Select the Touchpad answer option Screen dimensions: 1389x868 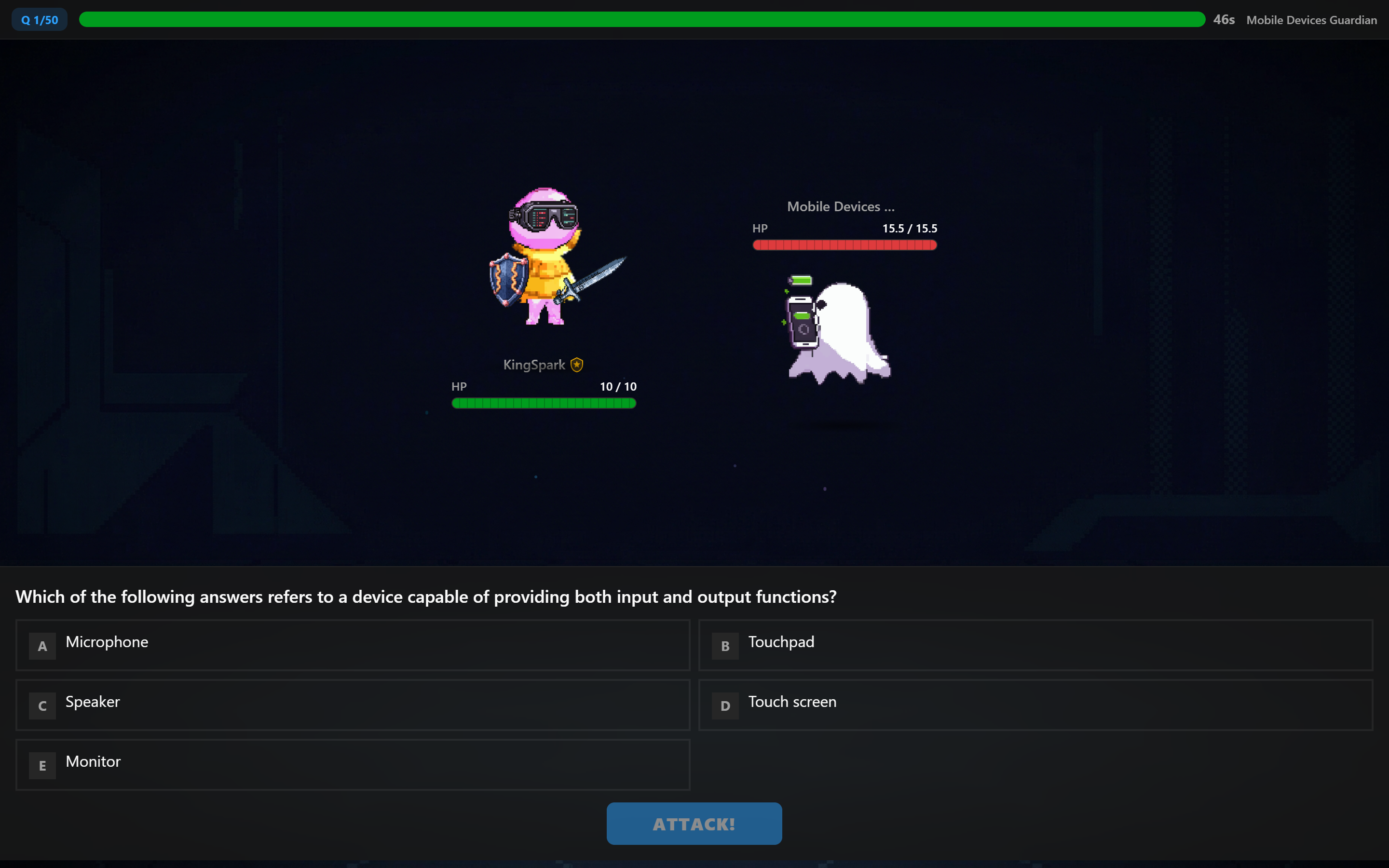(x=1035, y=645)
